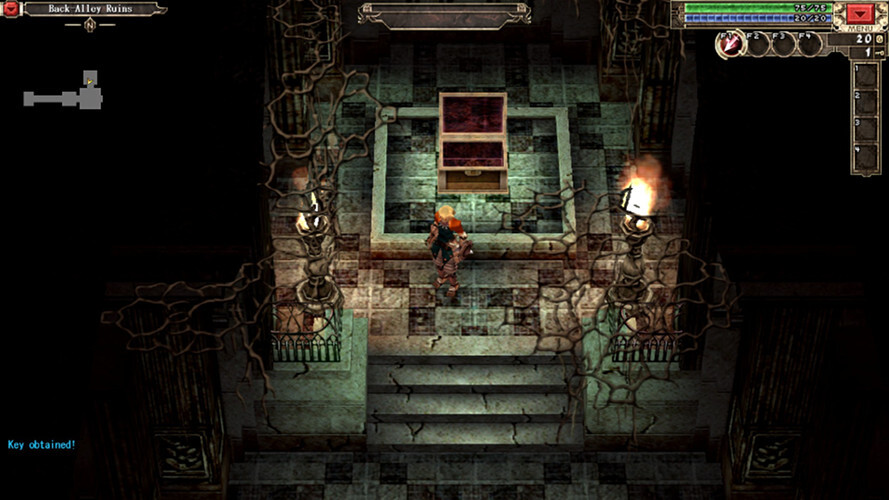Screen dimensions: 889x500
Task: Activate the F1 arrow skill icon
Action: click(x=730, y=44)
